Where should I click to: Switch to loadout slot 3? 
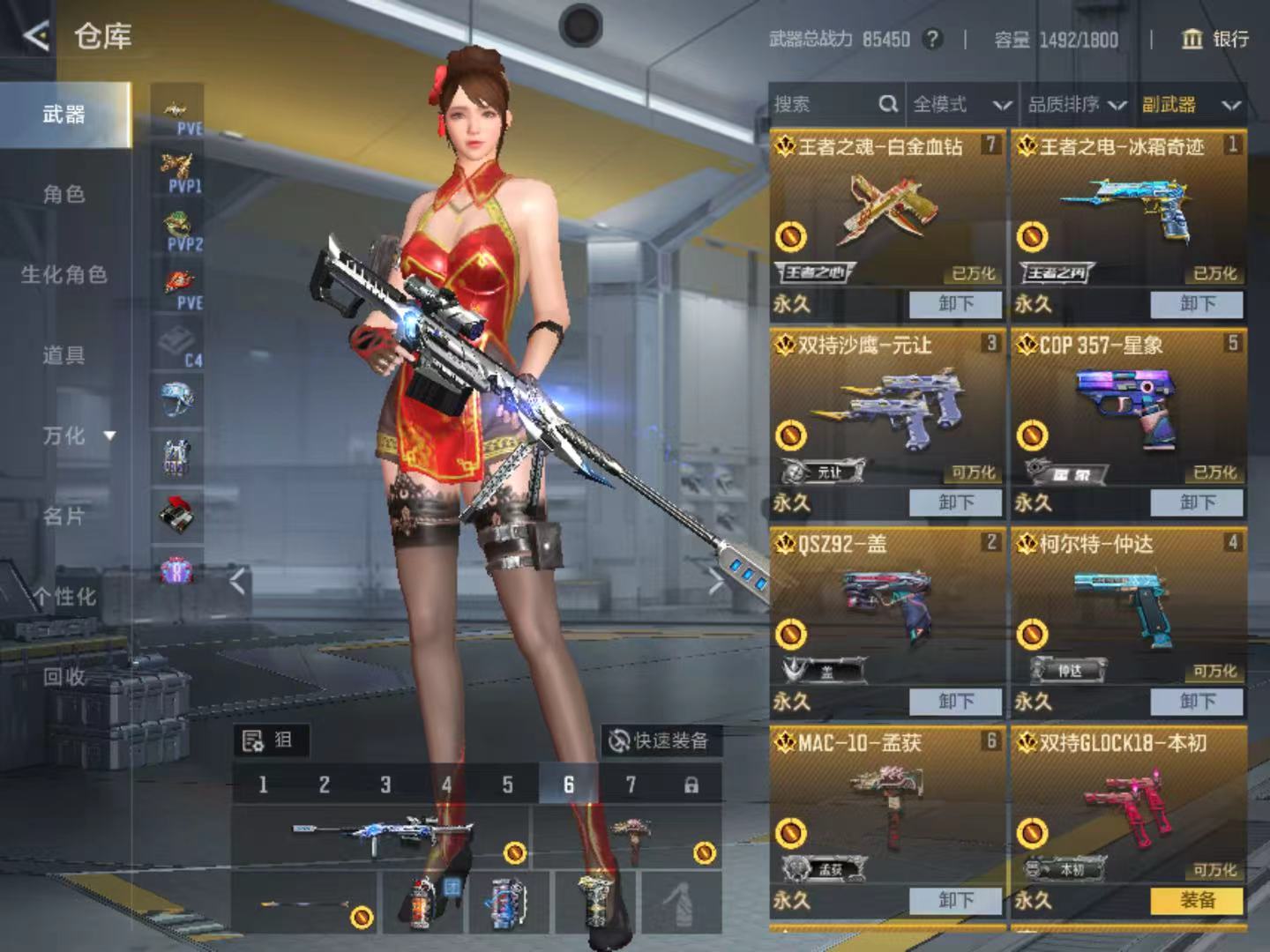click(385, 785)
